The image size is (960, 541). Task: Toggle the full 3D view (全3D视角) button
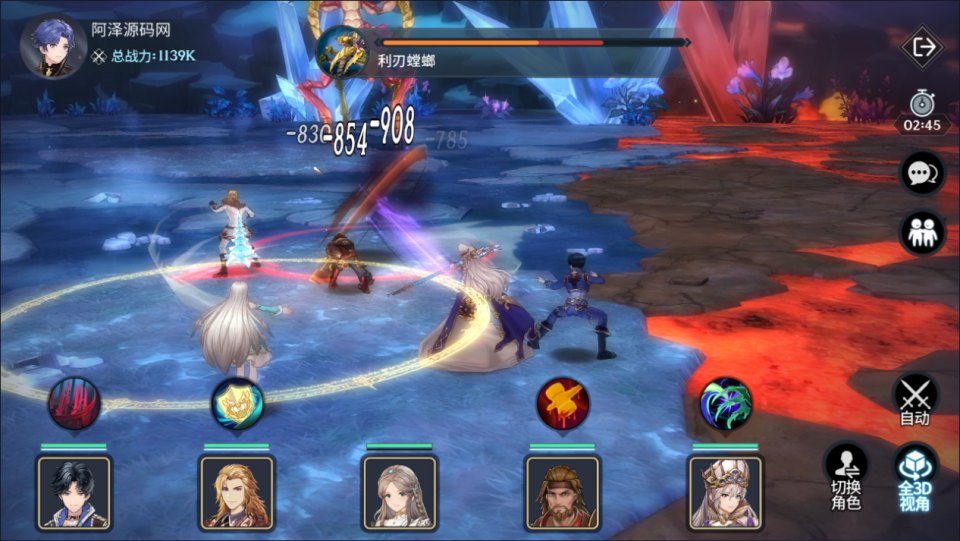click(x=915, y=475)
